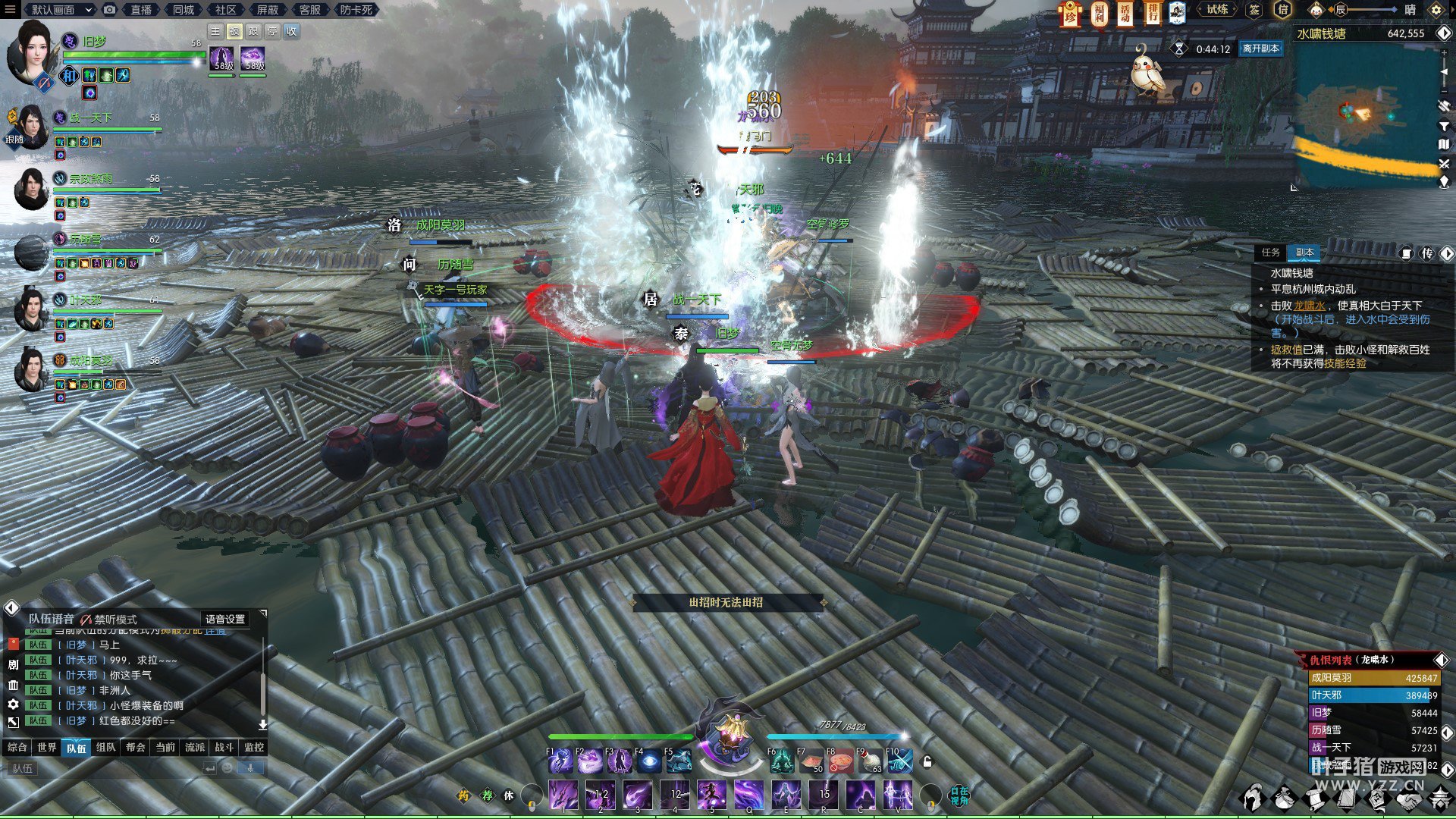Screen dimensions: 1456x819
Task: Open the 客服 customer service button
Action: tap(309, 10)
